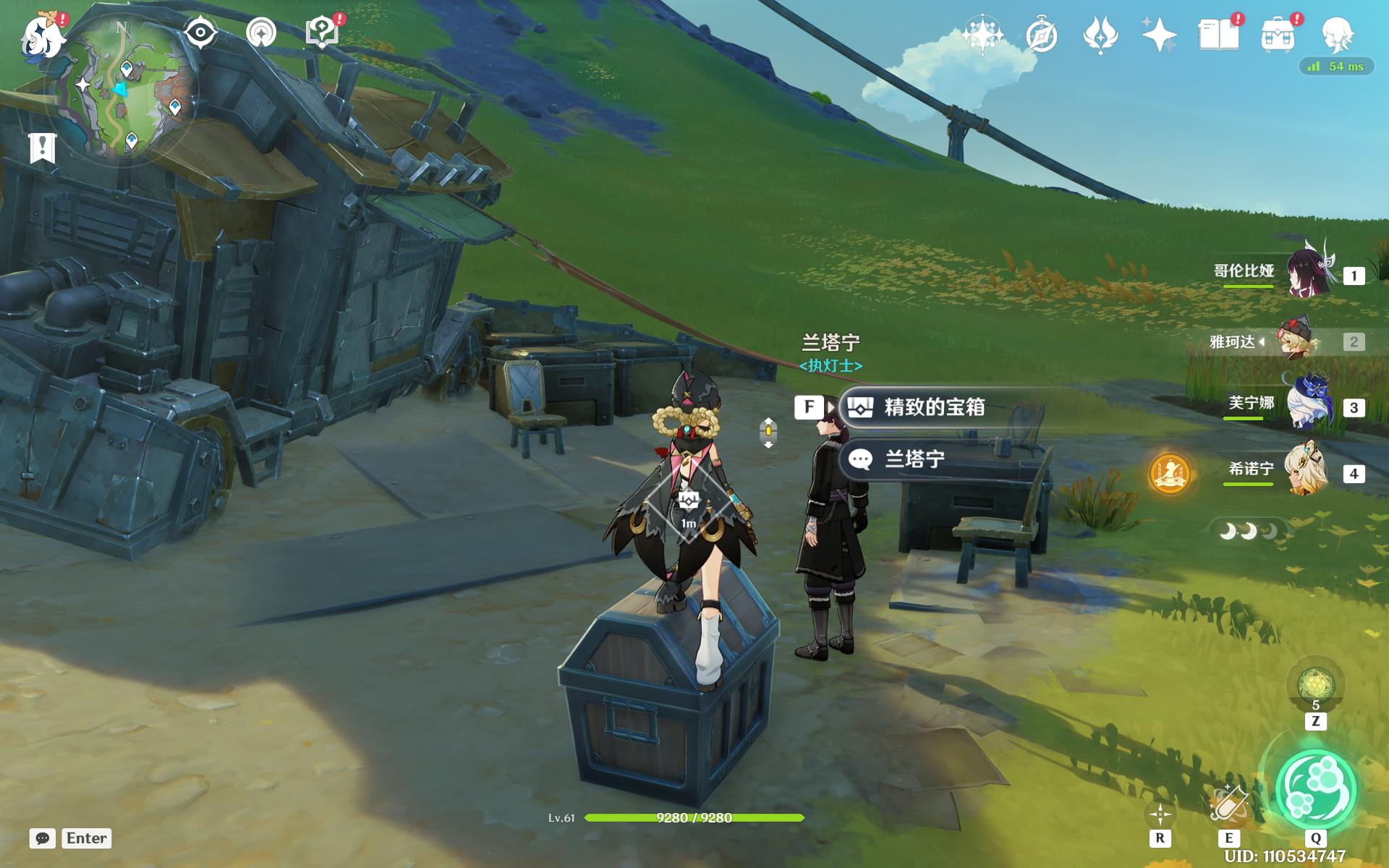Screen dimensions: 1389x868
Task: Activate the green elemental burst ability
Action: (1315, 790)
